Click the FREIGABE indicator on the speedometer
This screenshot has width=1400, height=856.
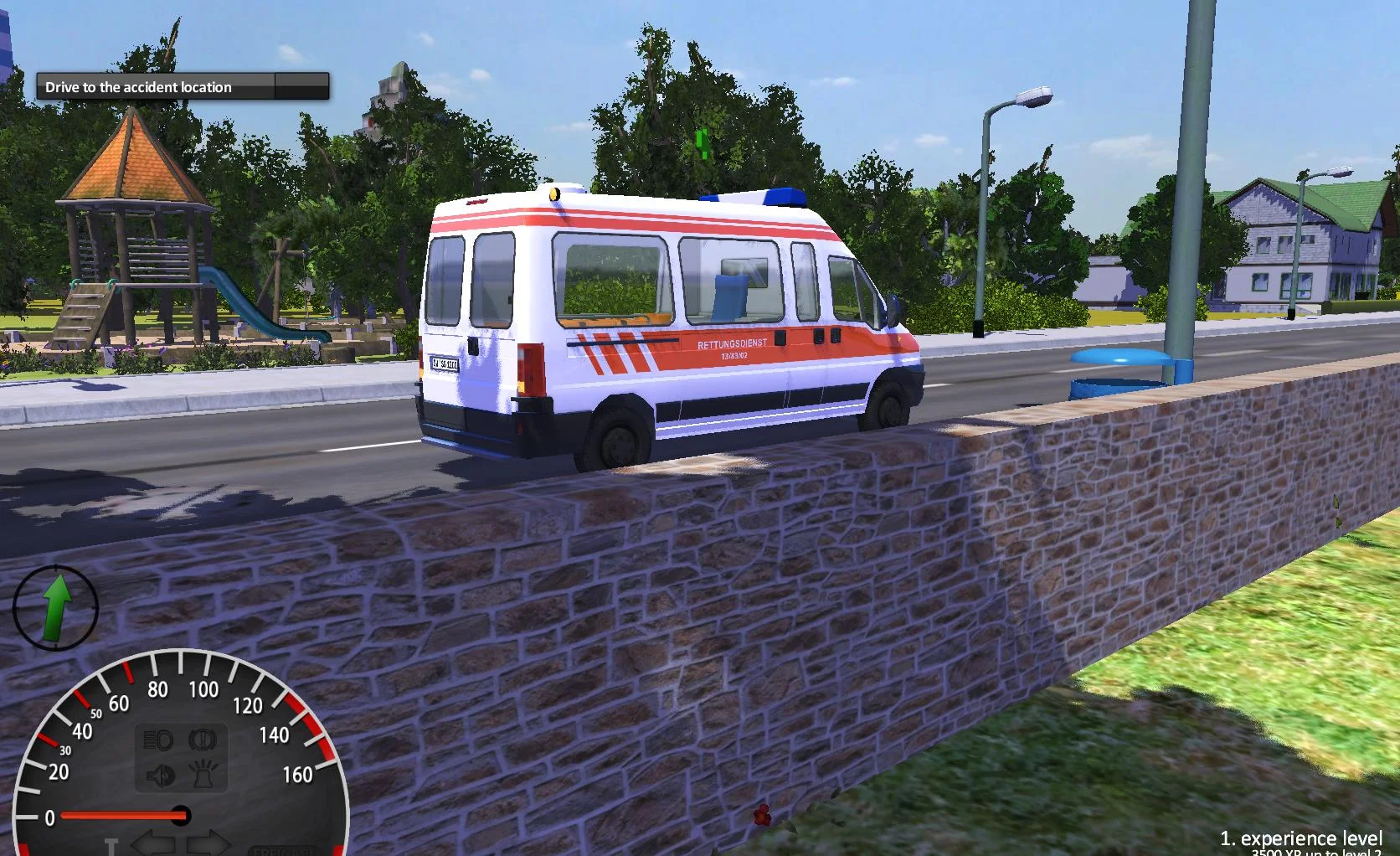[285, 849]
